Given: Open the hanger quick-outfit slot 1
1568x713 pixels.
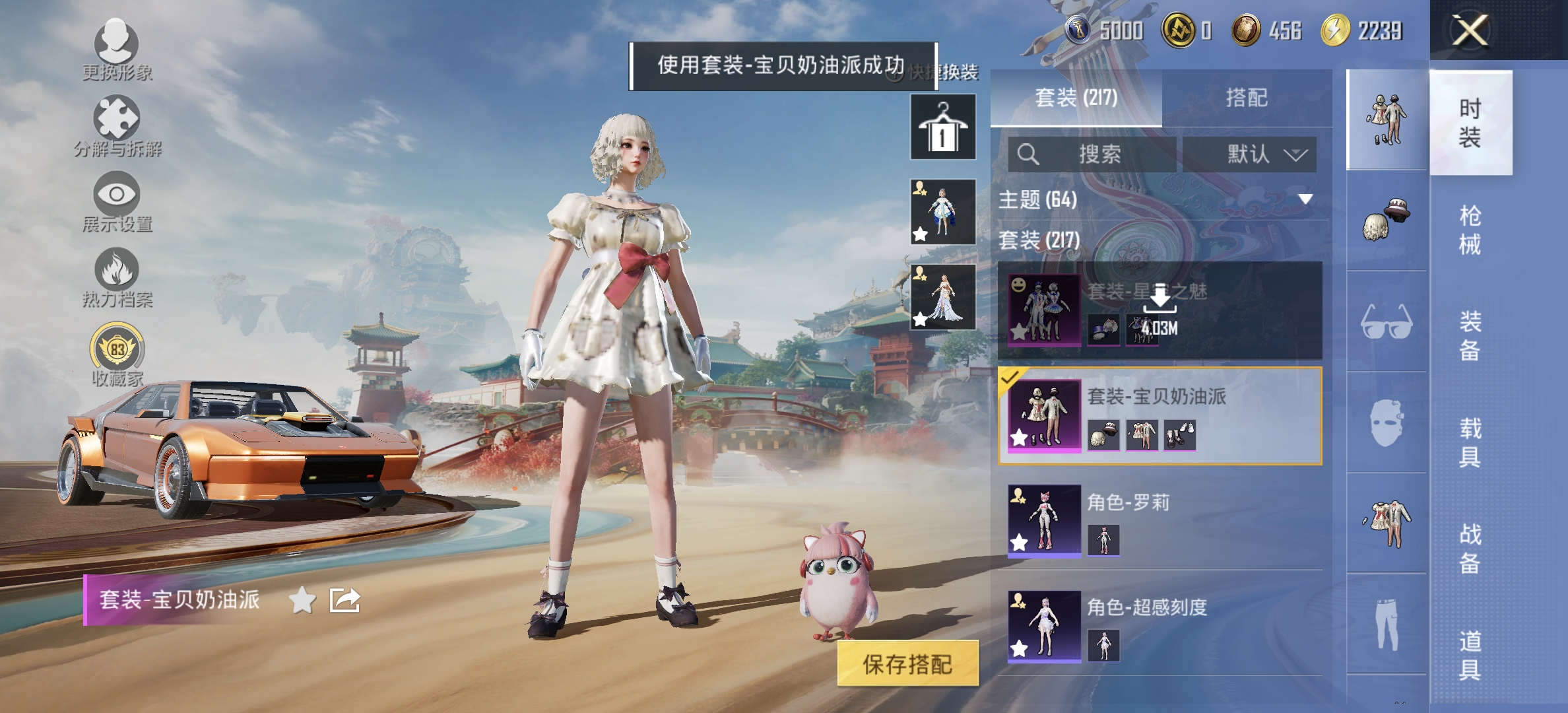Looking at the screenshot, I should [942, 125].
